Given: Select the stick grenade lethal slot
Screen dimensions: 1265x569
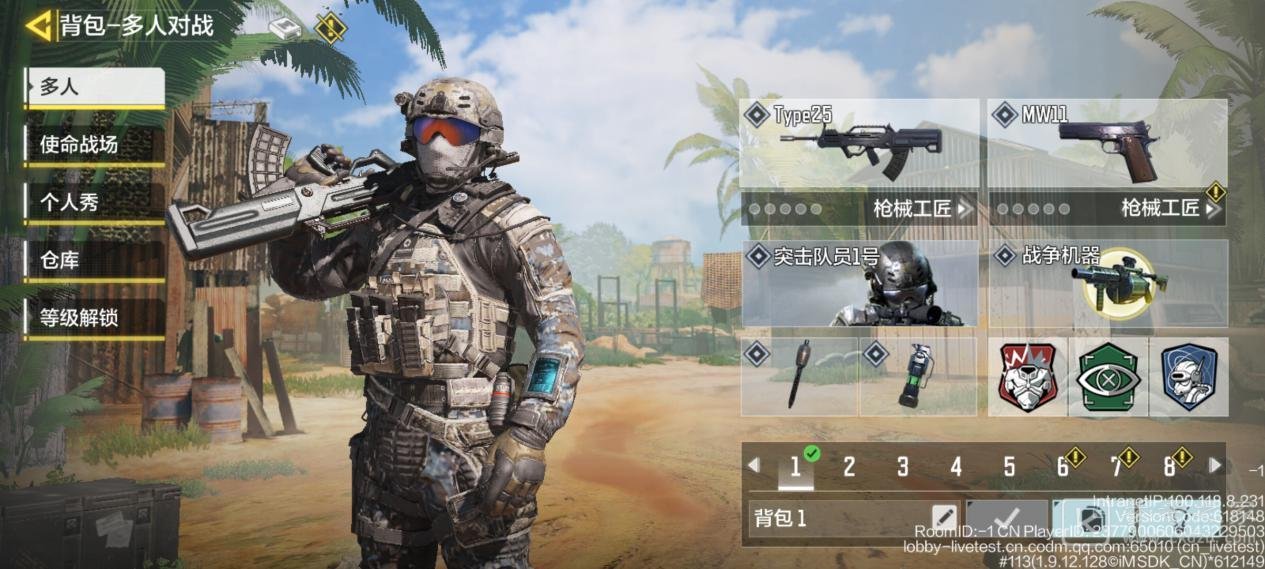Looking at the screenshot, I should 799,376.
